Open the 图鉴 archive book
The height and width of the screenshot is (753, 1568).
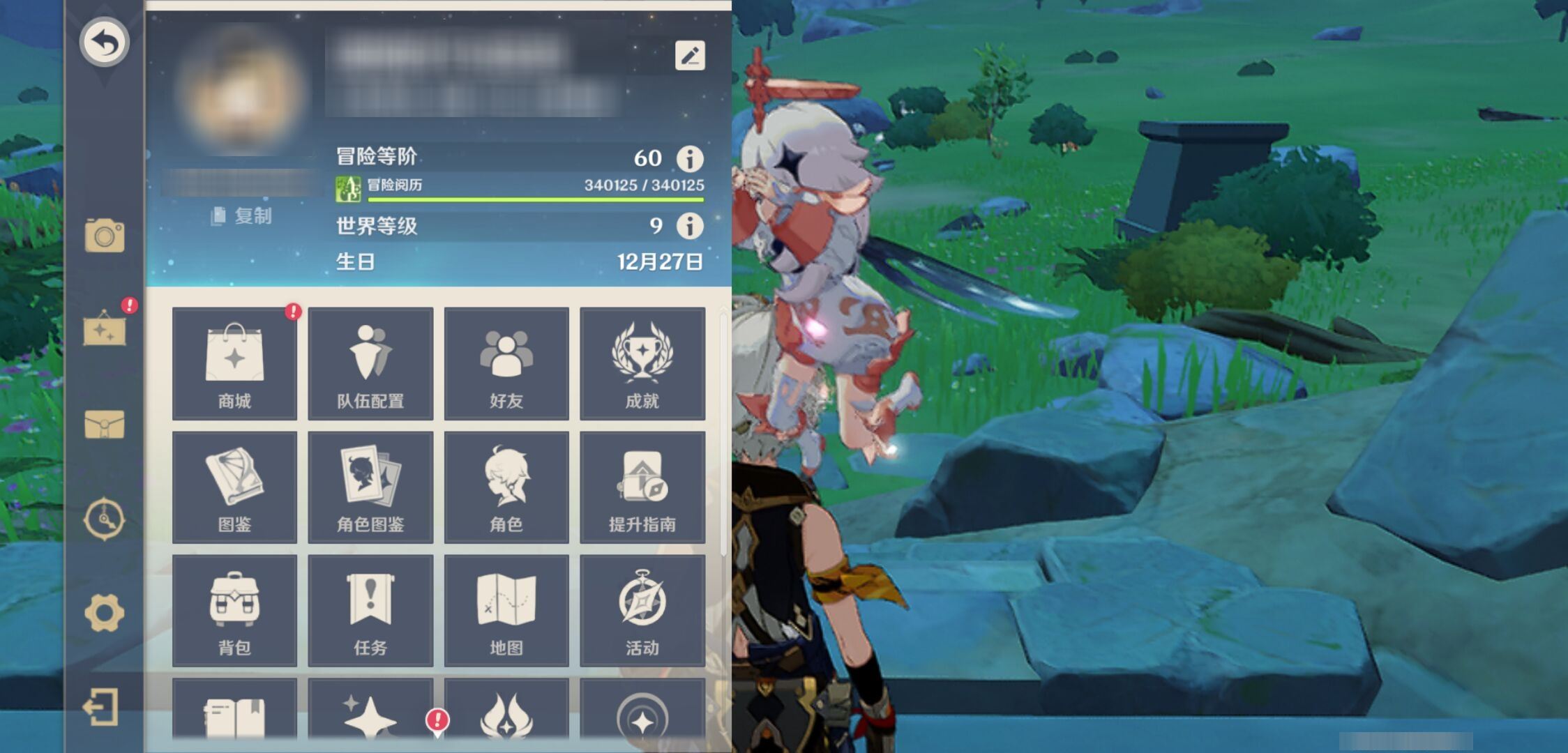click(x=234, y=487)
